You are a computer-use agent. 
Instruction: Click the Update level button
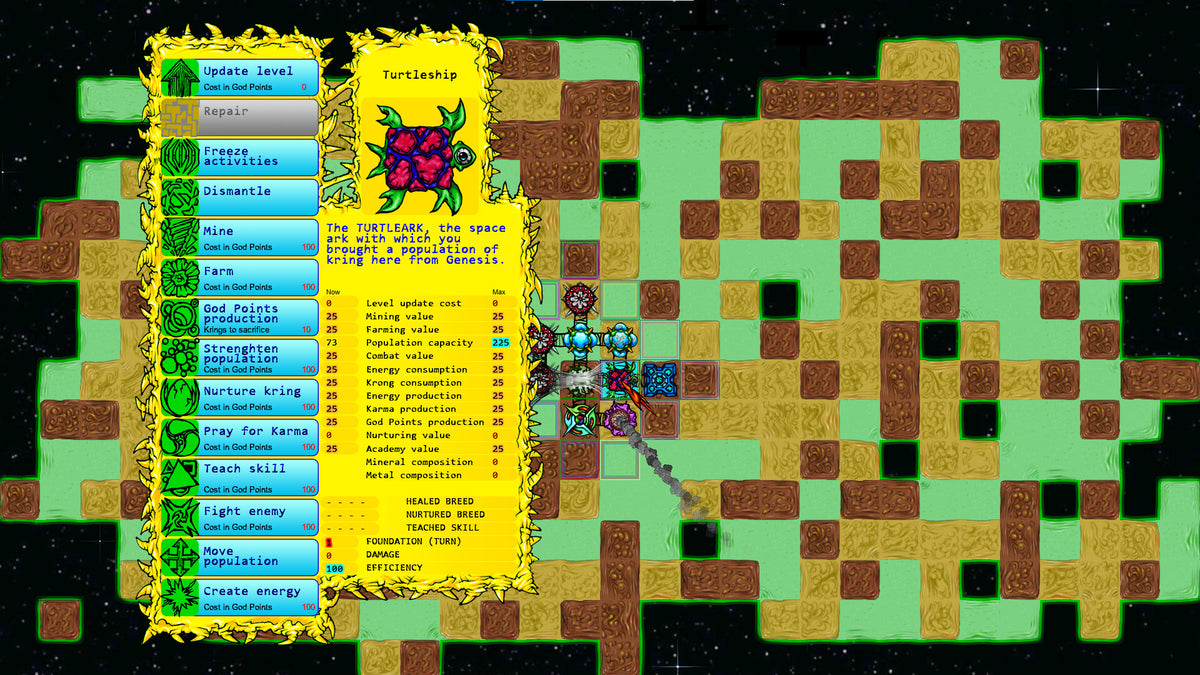pyautogui.click(x=240, y=78)
